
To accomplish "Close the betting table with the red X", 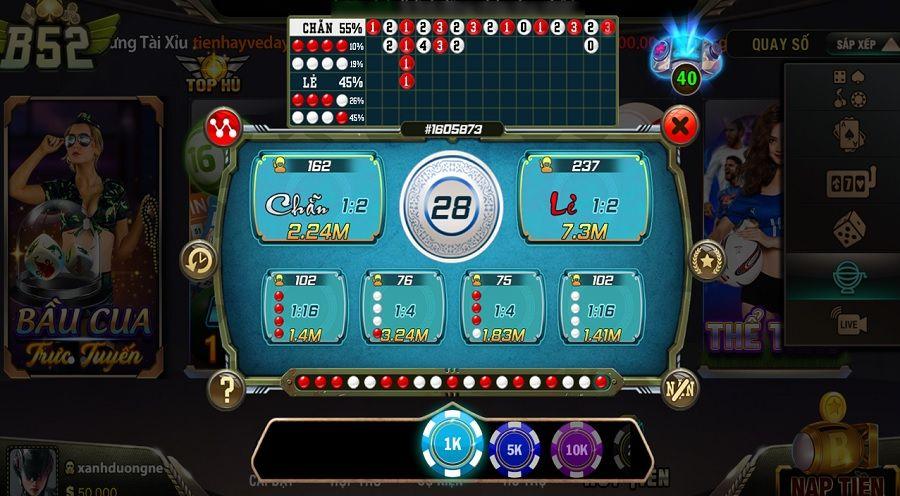I will point(680,127).
